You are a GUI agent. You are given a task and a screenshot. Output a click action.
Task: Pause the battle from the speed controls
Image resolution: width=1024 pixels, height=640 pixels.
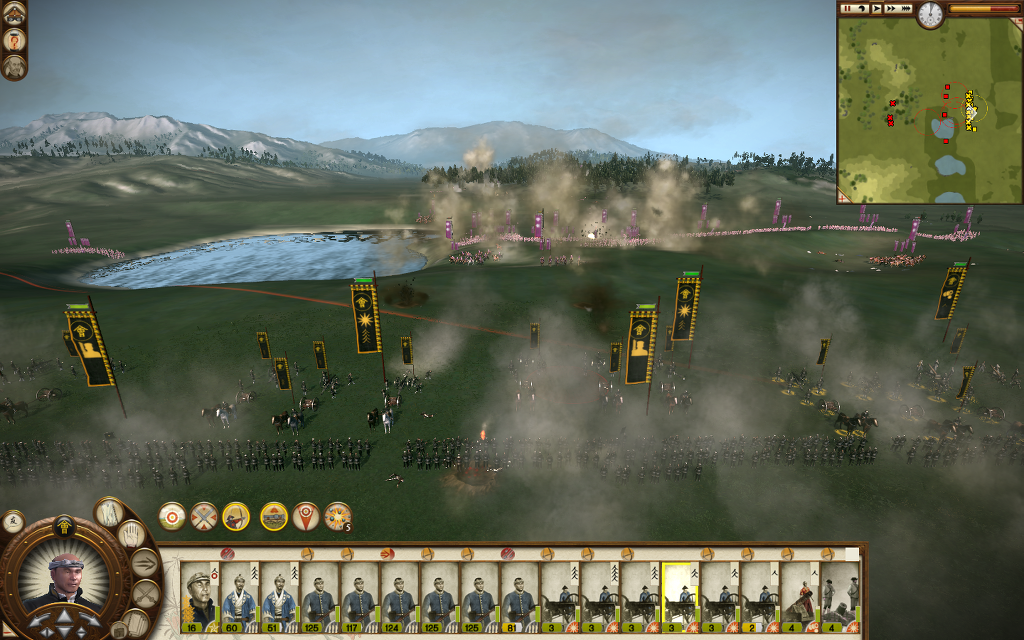tap(847, 8)
